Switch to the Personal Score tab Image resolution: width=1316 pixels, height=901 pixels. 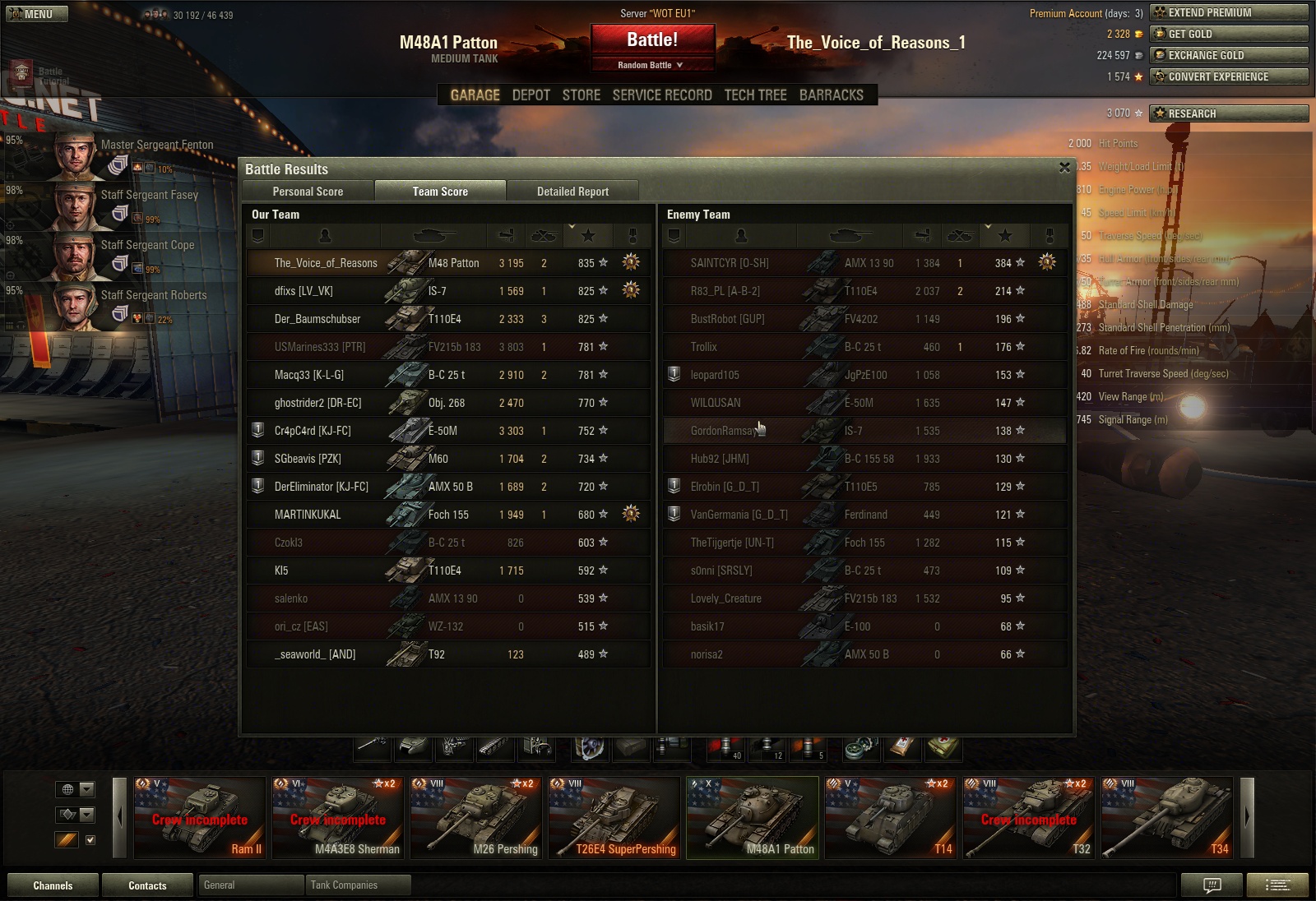[308, 192]
